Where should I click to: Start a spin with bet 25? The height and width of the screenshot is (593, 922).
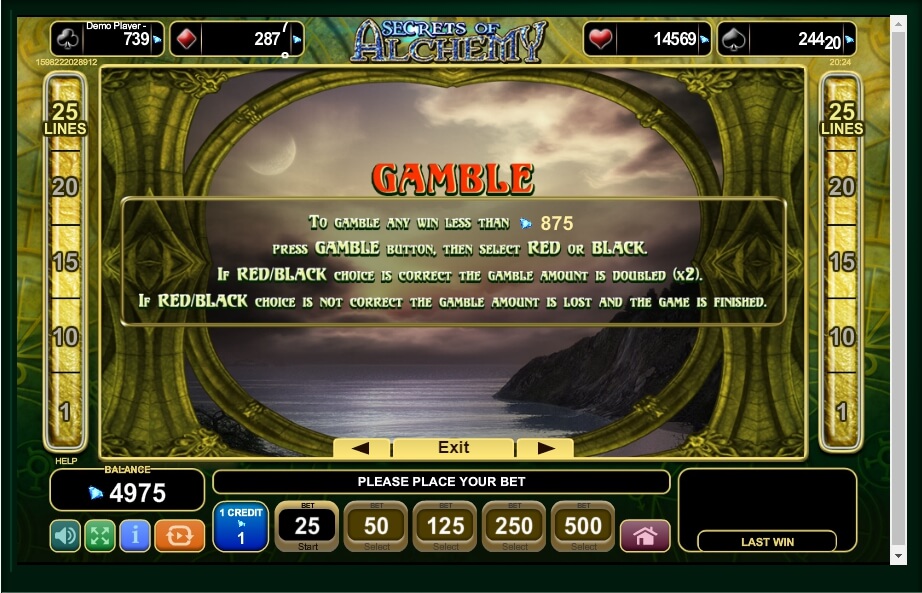pos(307,526)
